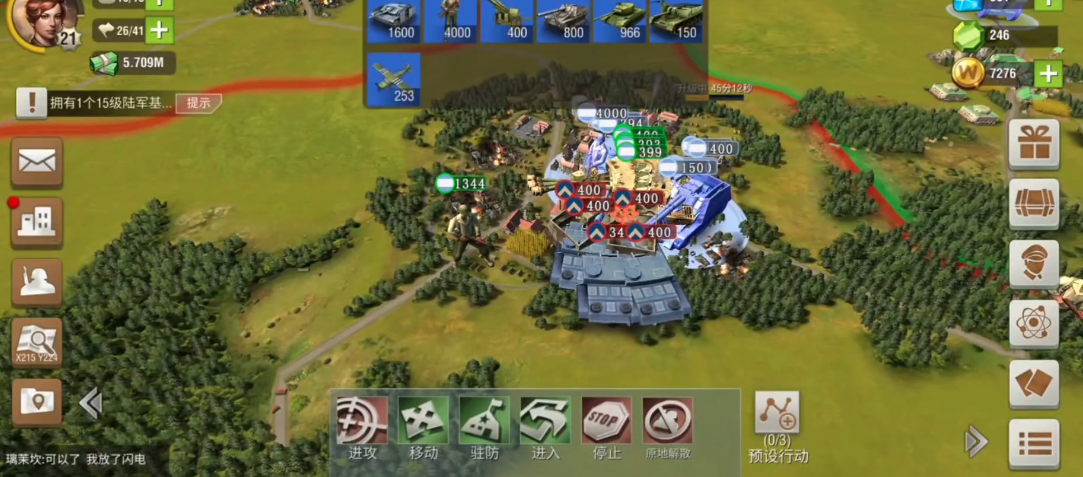
Task: Open the commander portrait profile
Action: click(x=40, y=22)
